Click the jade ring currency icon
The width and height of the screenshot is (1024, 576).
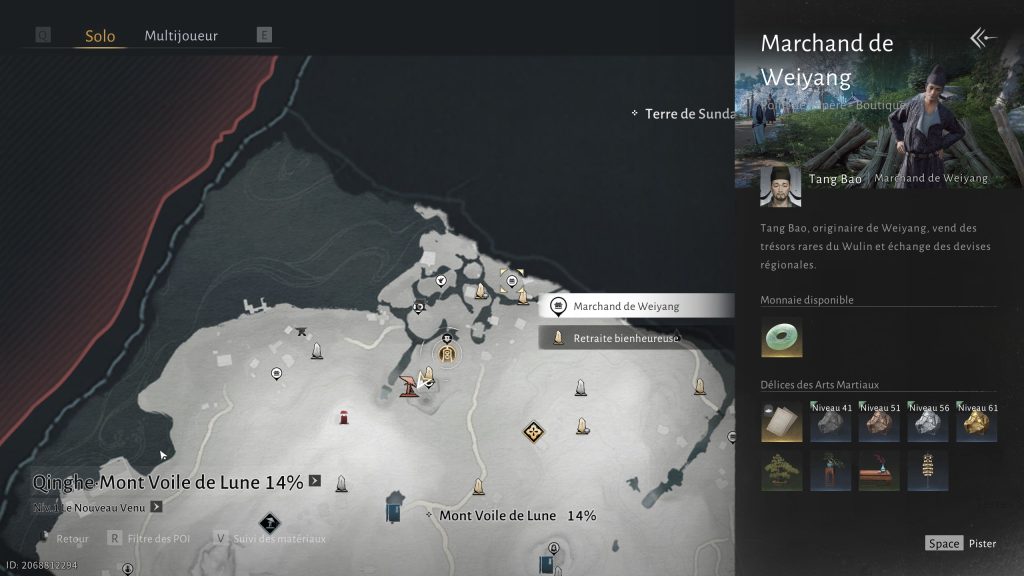pyautogui.click(x=781, y=337)
